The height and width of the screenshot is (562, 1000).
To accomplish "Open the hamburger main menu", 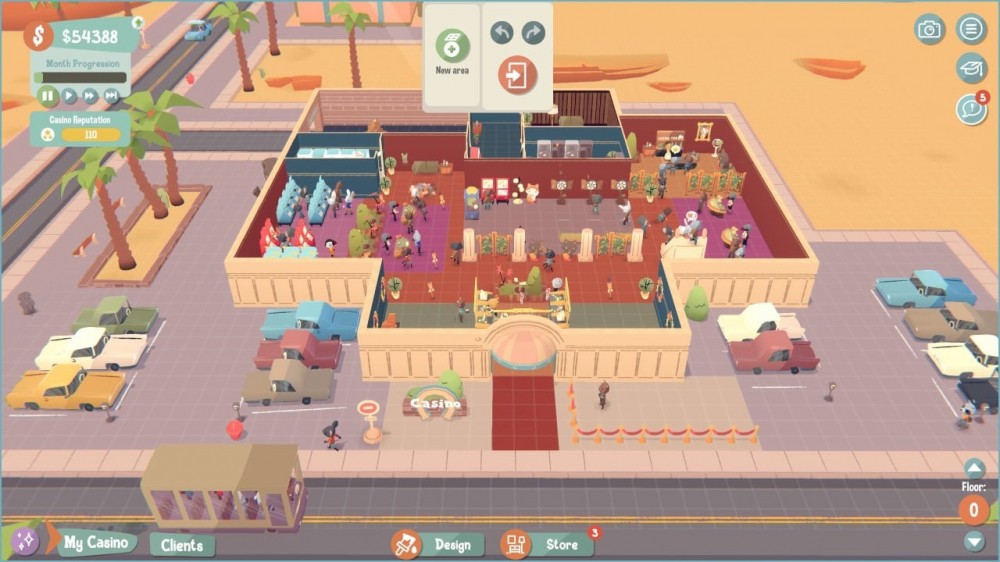I will (x=971, y=29).
